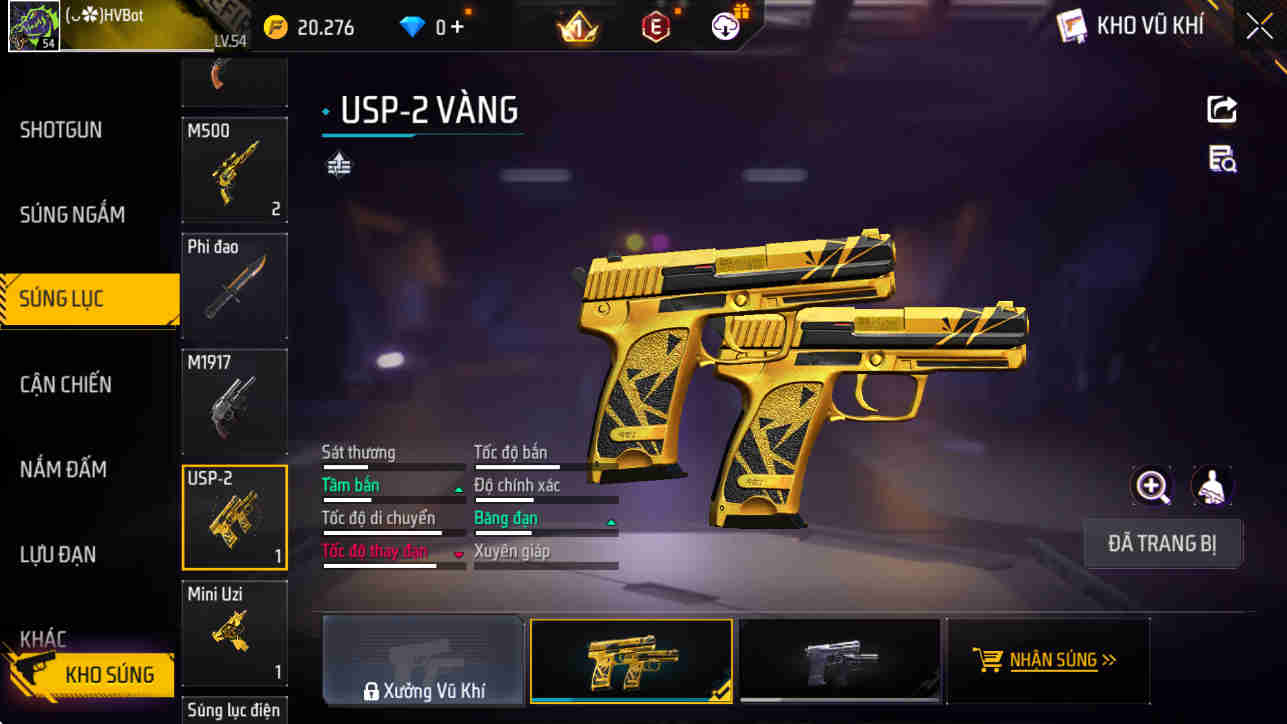Click the shopping cart icon beside NHẬN SÚNG

pos(990,660)
